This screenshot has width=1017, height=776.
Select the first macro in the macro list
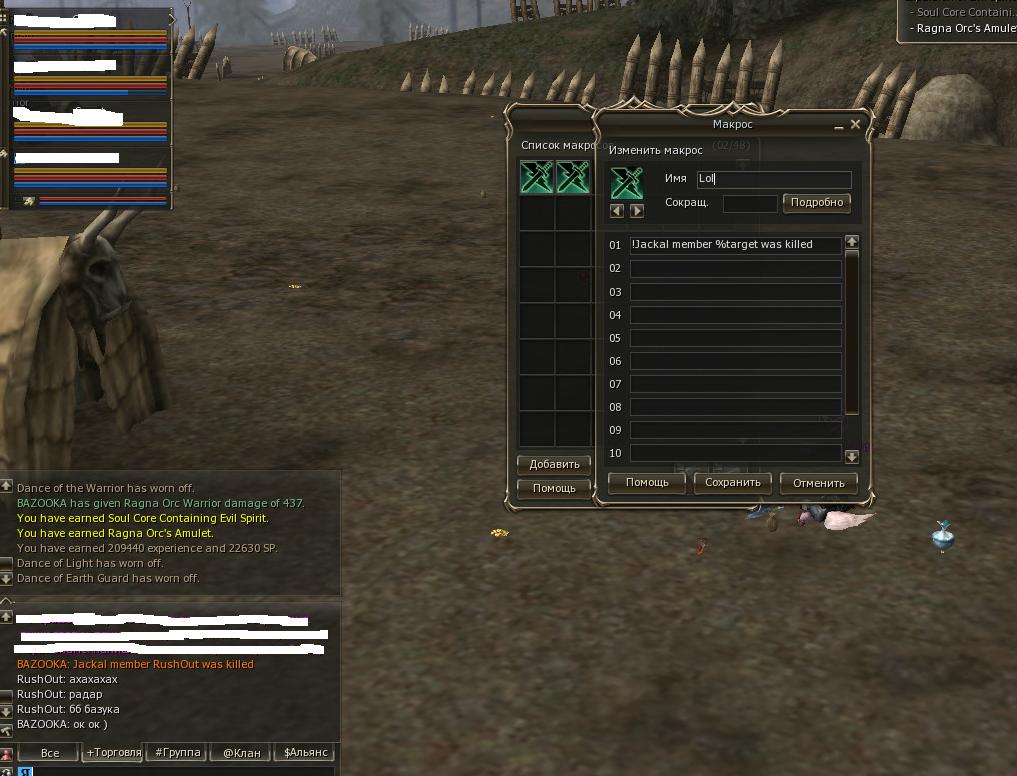537,179
